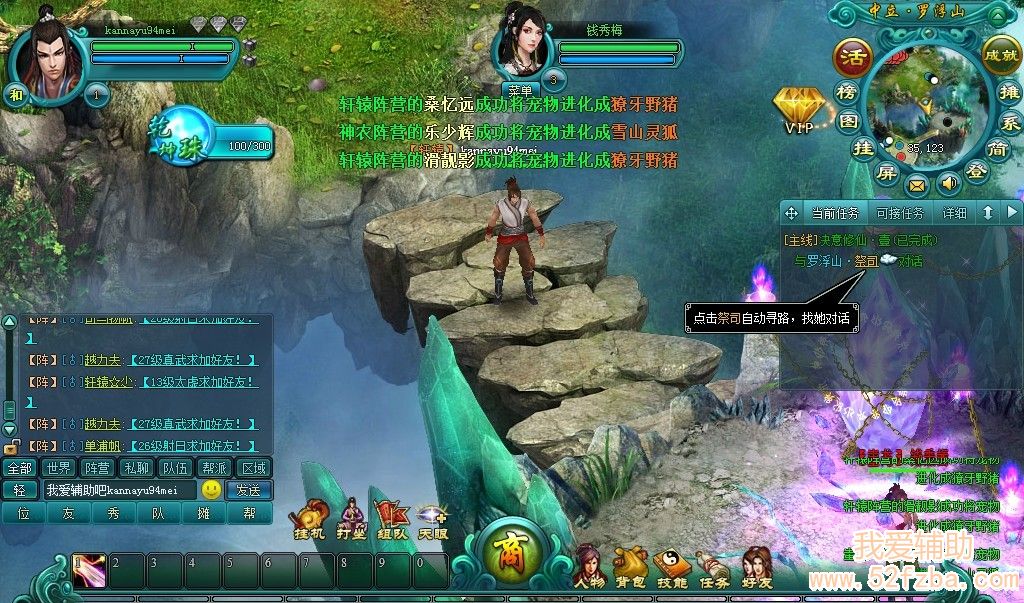The width and height of the screenshot is (1024, 603).
Task: Open the smiley emoji picker
Action: click(211, 490)
